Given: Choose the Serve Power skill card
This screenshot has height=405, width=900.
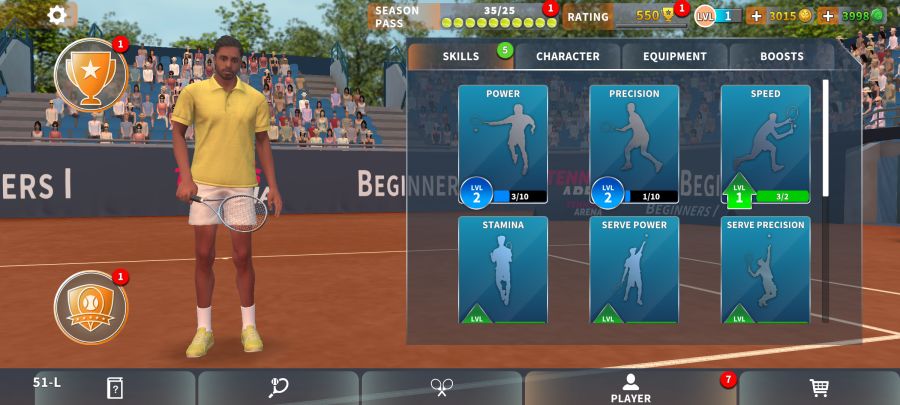Looking at the screenshot, I should pyautogui.click(x=634, y=270).
